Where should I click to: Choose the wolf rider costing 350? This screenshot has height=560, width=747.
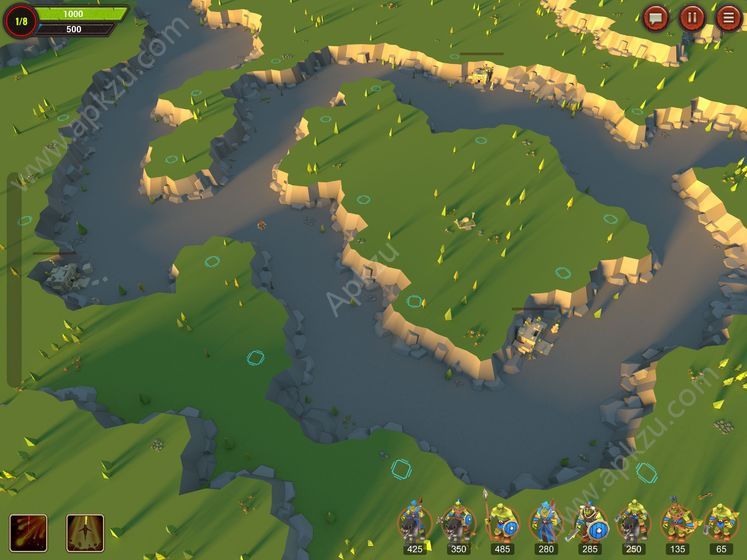pos(457,524)
